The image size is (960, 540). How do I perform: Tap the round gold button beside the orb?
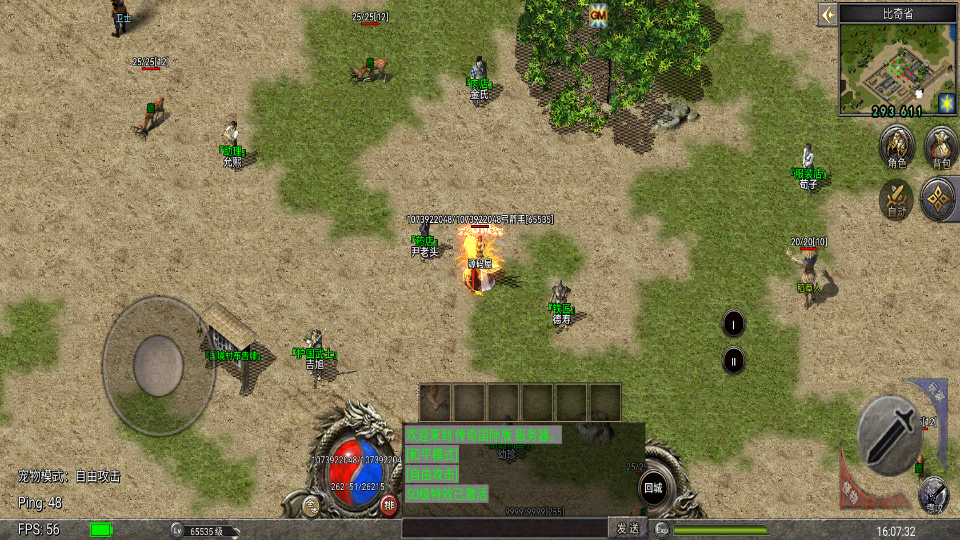click(x=312, y=504)
